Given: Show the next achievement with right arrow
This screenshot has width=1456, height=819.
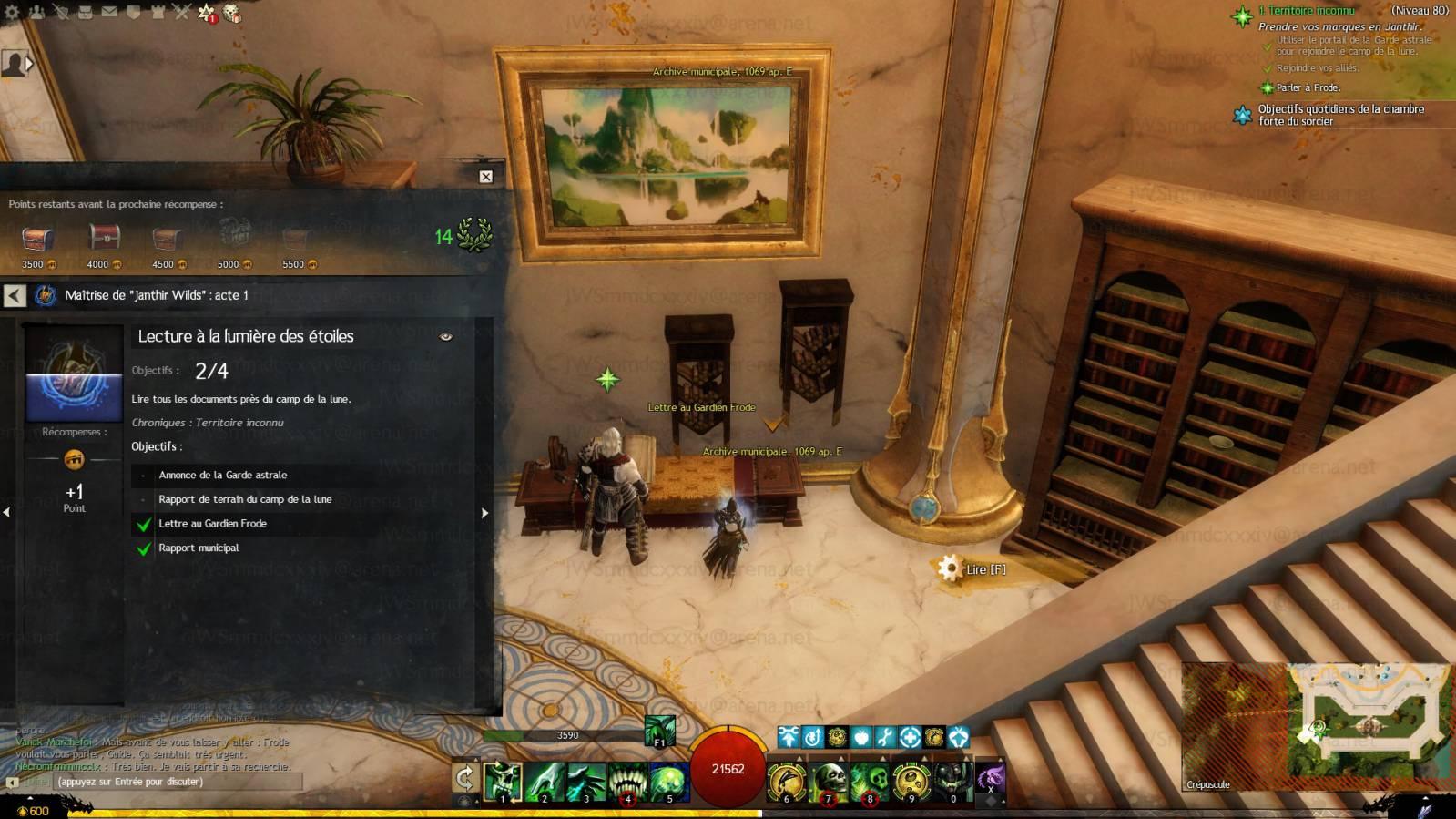Looking at the screenshot, I should [x=484, y=513].
